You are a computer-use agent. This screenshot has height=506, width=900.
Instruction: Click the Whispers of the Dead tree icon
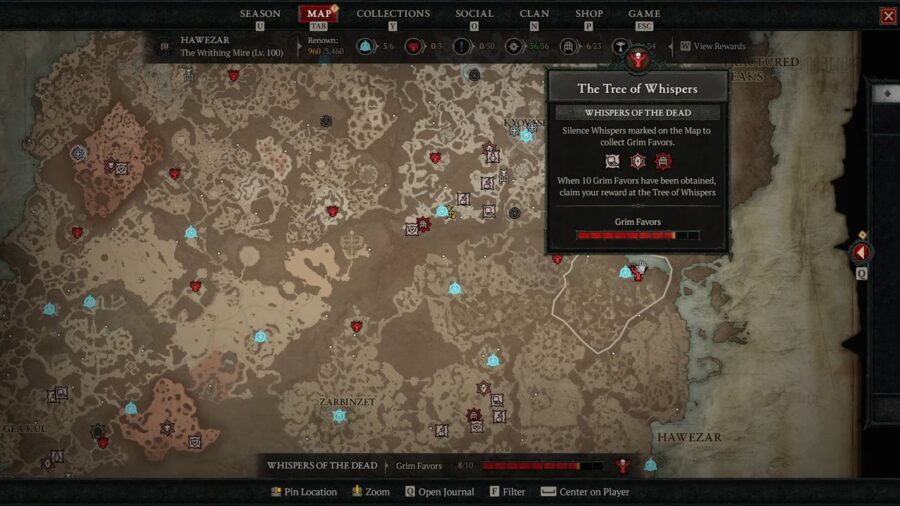click(x=623, y=465)
